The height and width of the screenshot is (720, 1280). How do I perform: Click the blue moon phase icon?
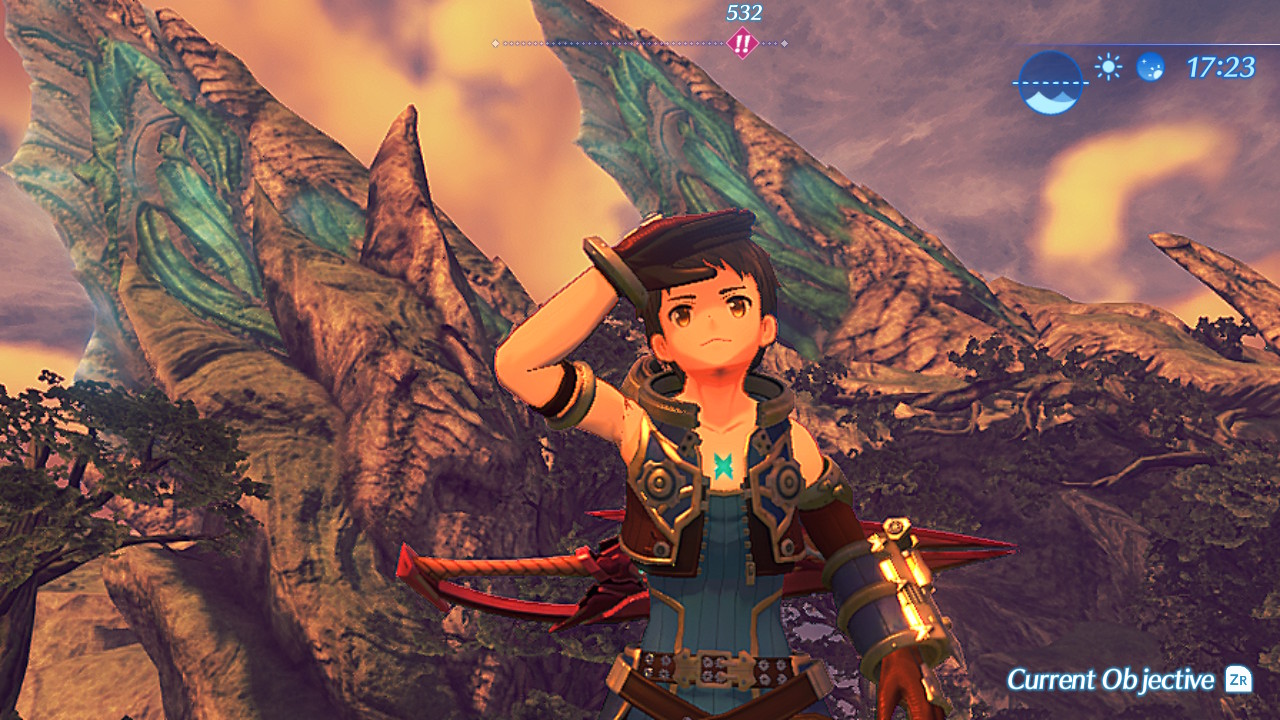click(x=1150, y=67)
